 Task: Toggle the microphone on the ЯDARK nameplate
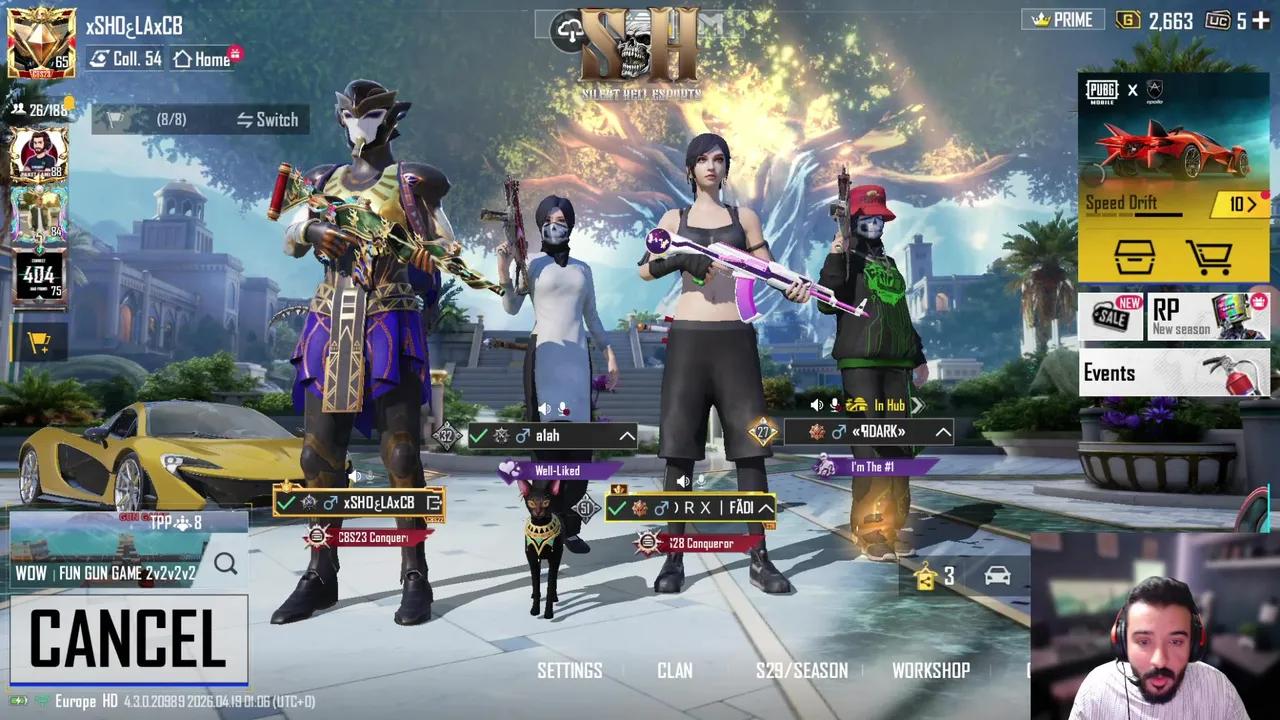tap(834, 406)
